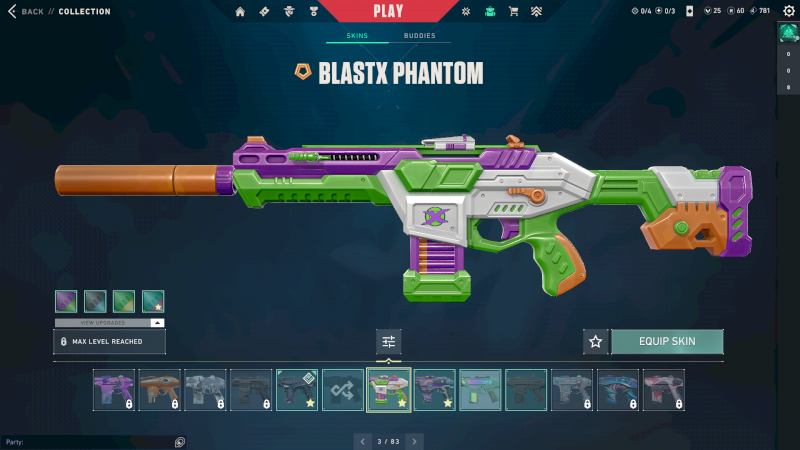Viewport: 800px width, 450px height.
Task: Open the settings gear icon
Action: [x=789, y=12]
